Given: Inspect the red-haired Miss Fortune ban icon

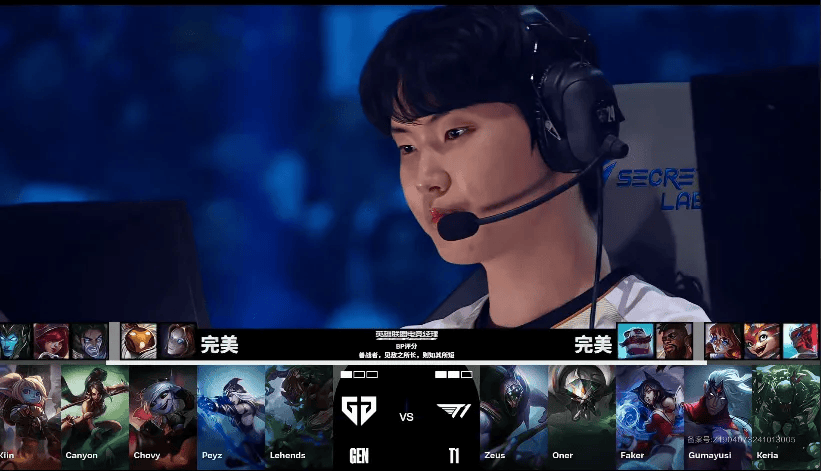Looking at the screenshot, I should coord(51,341).
